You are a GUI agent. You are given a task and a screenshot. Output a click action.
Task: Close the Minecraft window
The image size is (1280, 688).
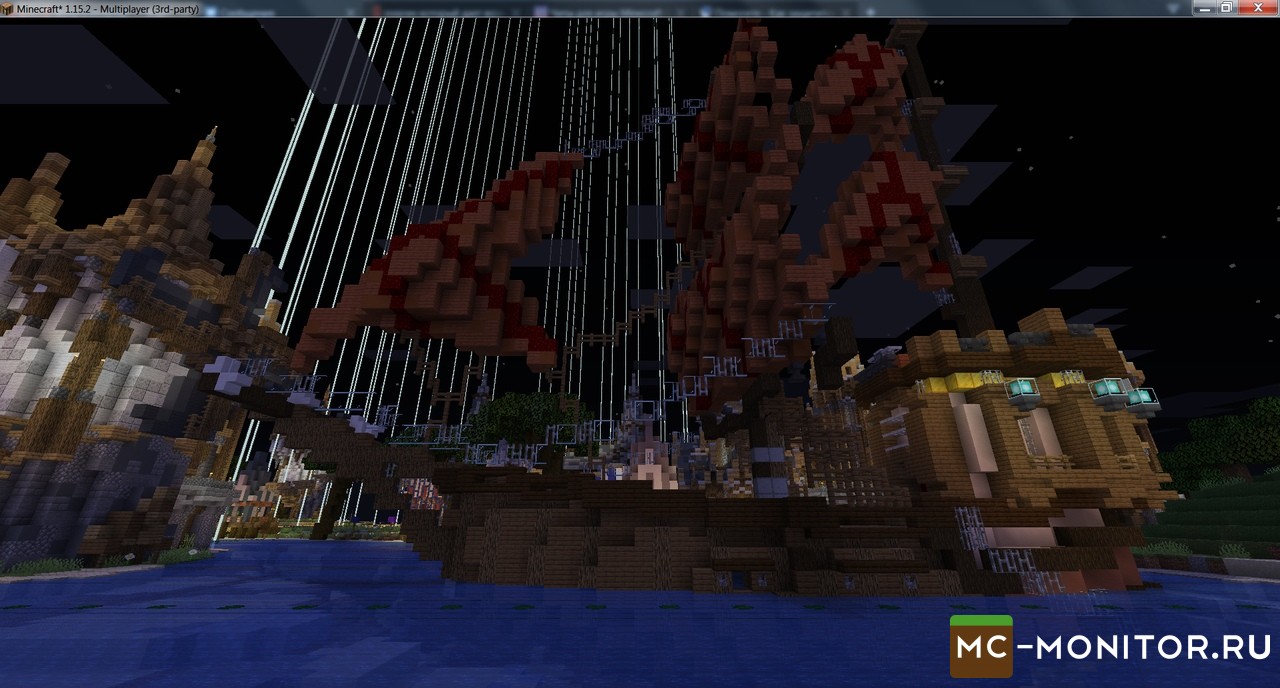[1258, 7]
